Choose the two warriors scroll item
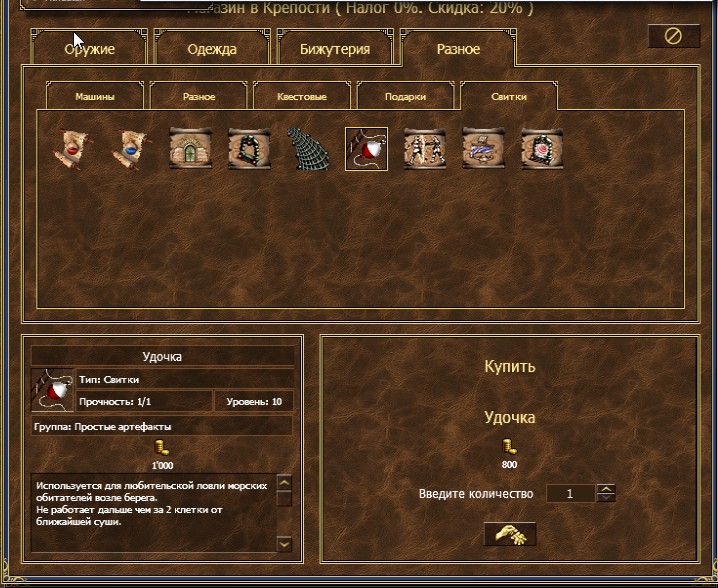Image resolution: width=718 pixels, height=588 pixels. [424, 148]
